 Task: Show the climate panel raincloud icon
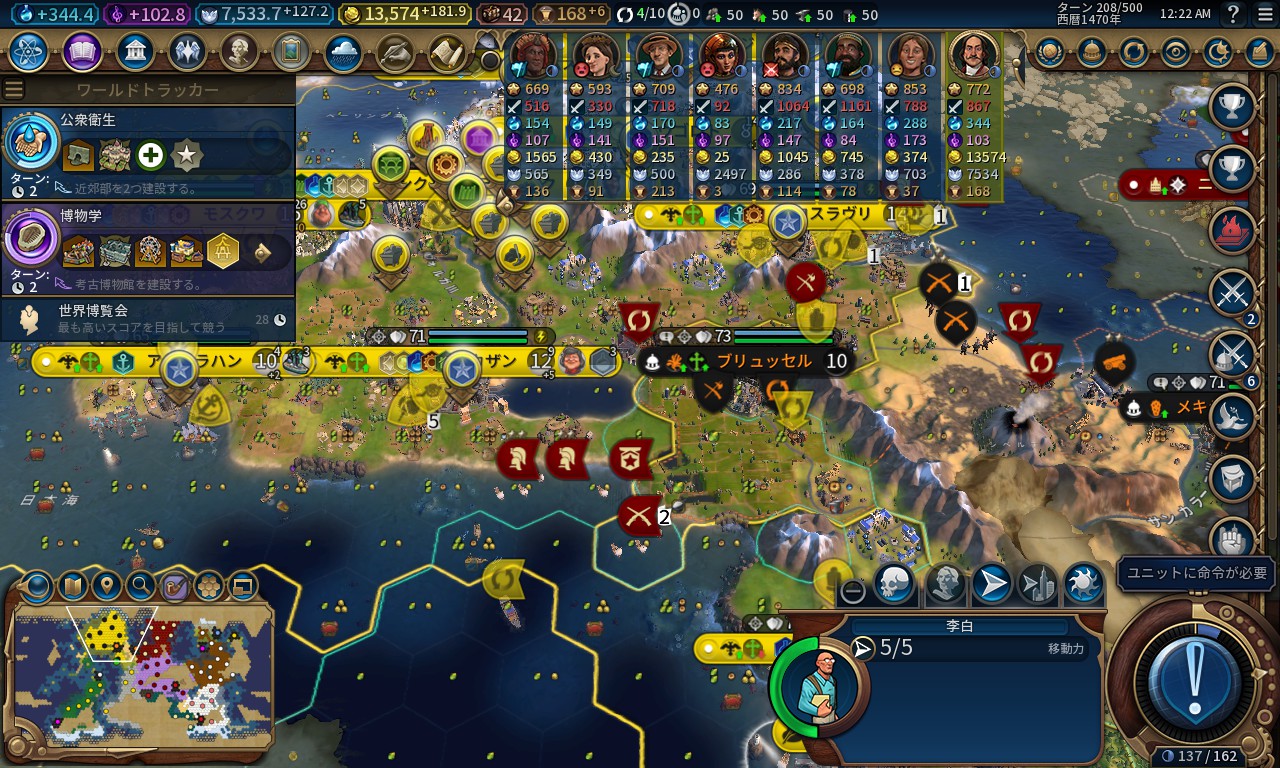pos(343,52)
